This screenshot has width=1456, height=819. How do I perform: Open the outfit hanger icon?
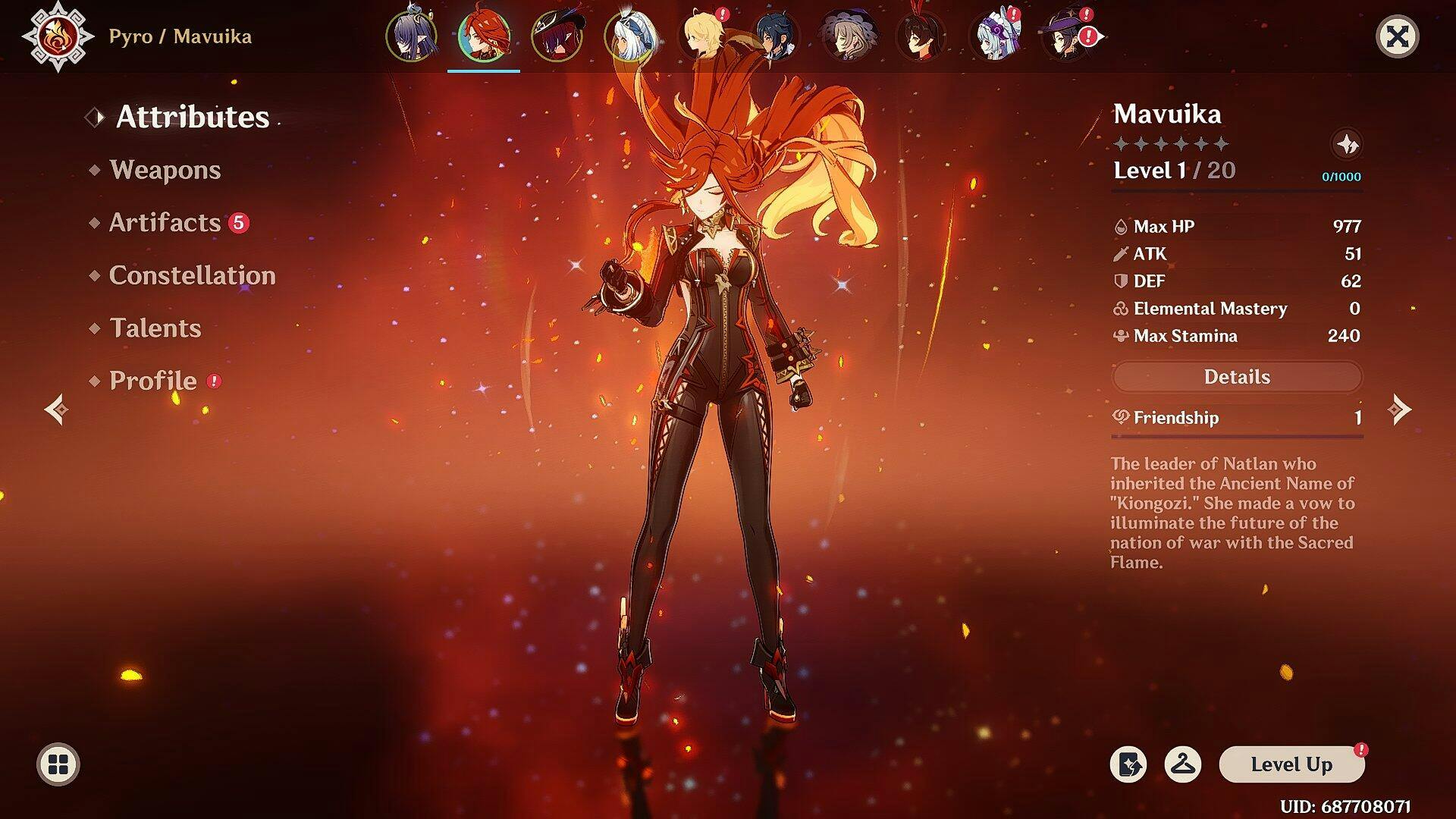(x=1182, y=764)
